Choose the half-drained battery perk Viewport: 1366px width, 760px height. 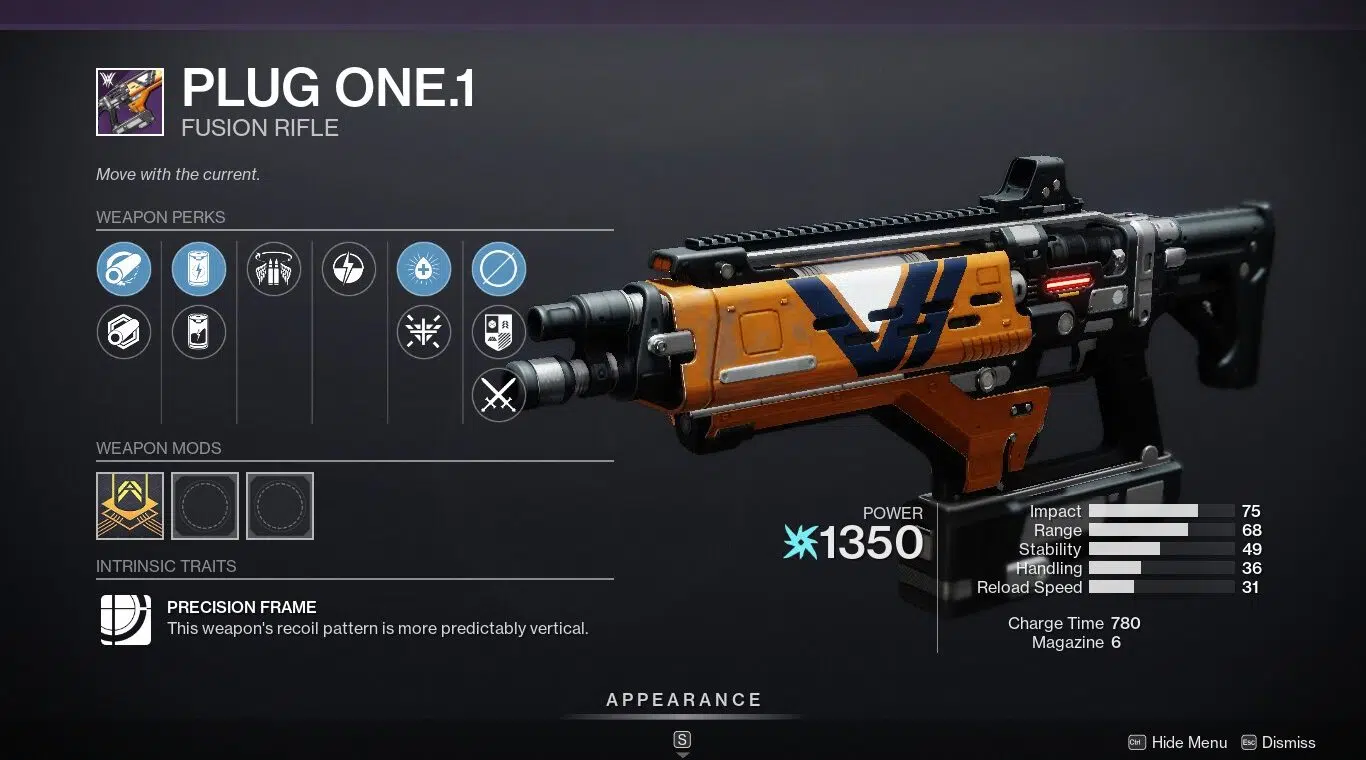coord(199,332)
